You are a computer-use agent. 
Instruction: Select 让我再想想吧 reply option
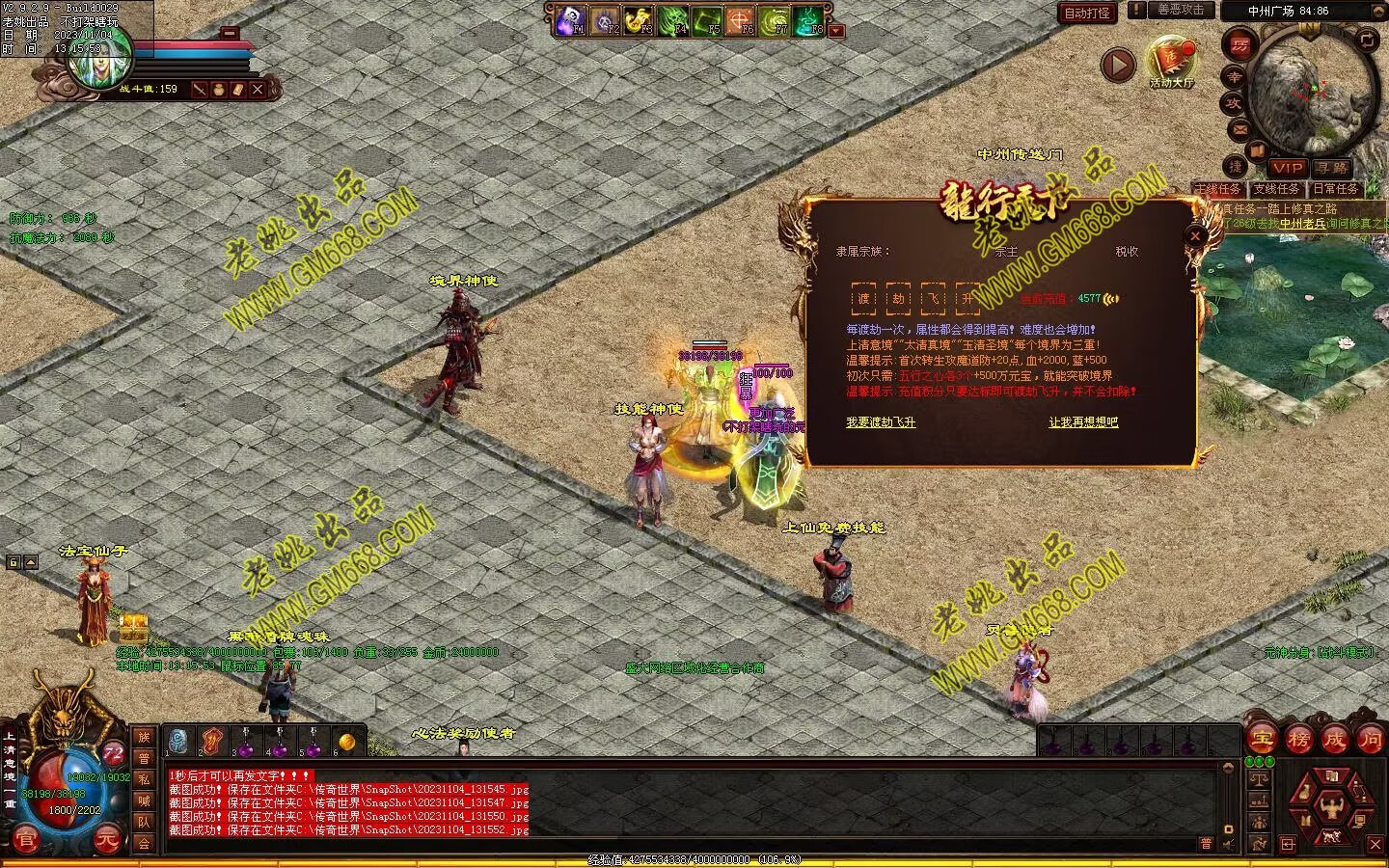(1083, 422)
